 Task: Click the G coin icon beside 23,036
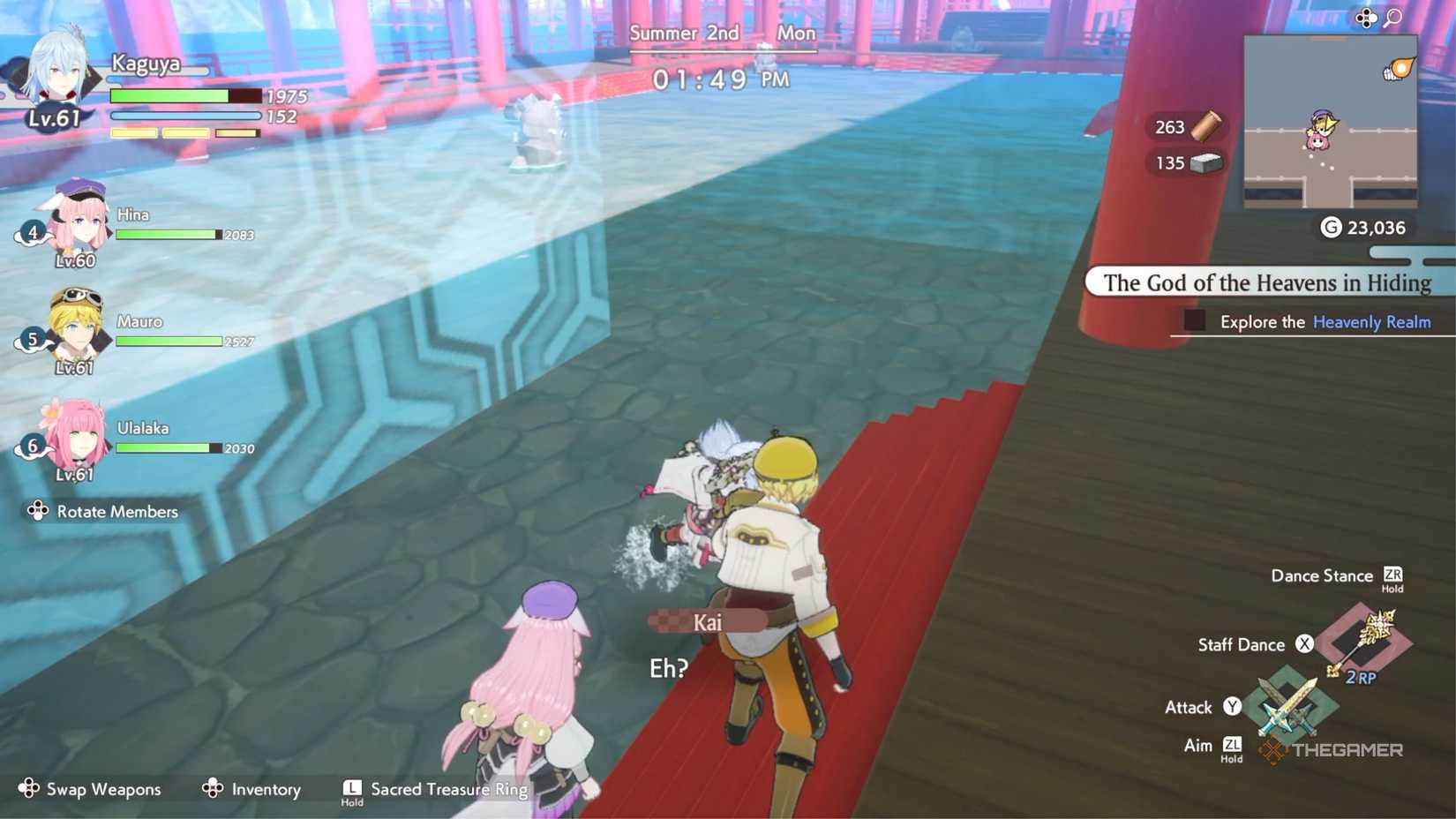pos(1332,227)
